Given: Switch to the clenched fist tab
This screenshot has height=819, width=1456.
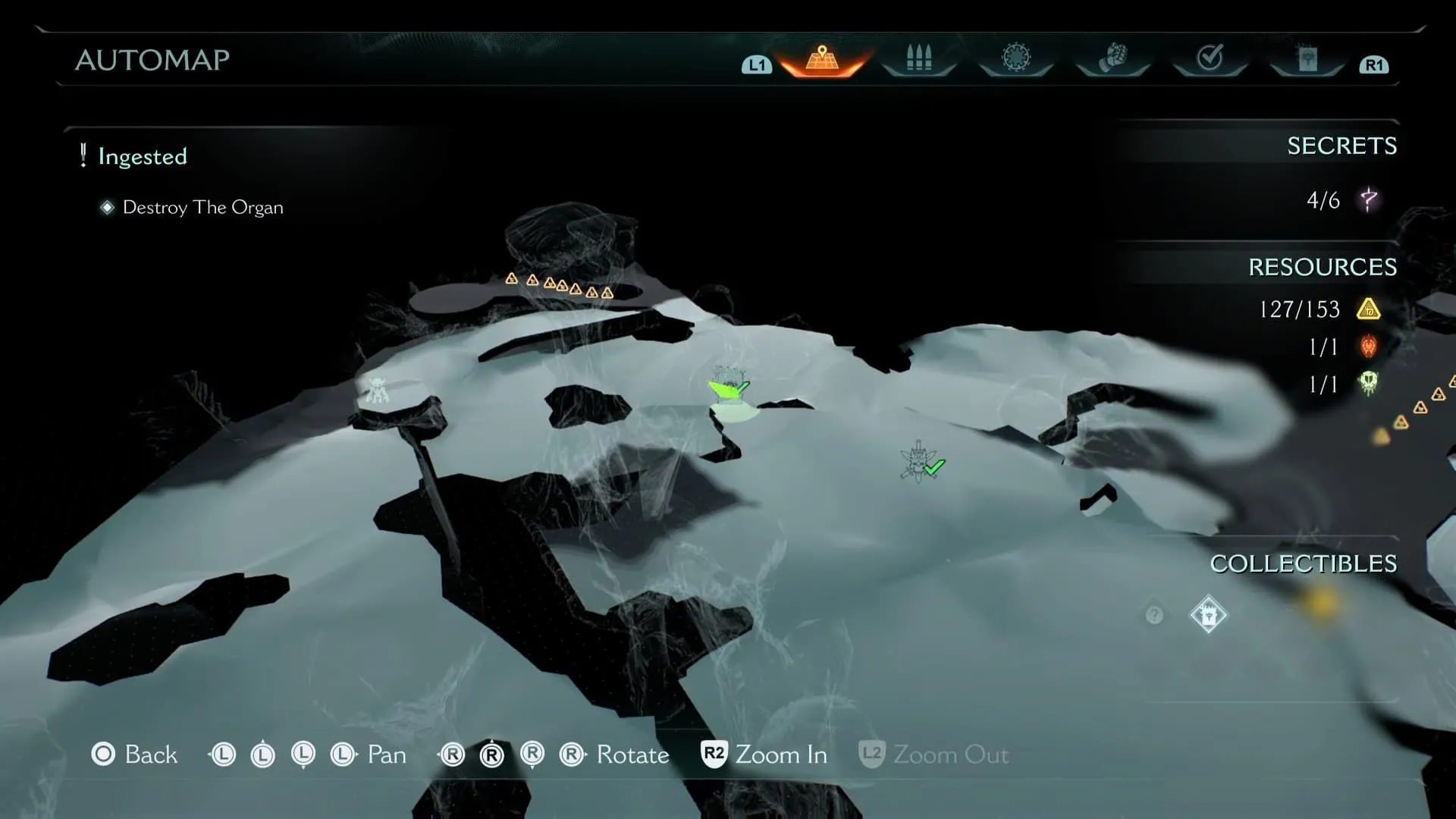Looking at the screenshot, I should click(x=1112, y=58).
